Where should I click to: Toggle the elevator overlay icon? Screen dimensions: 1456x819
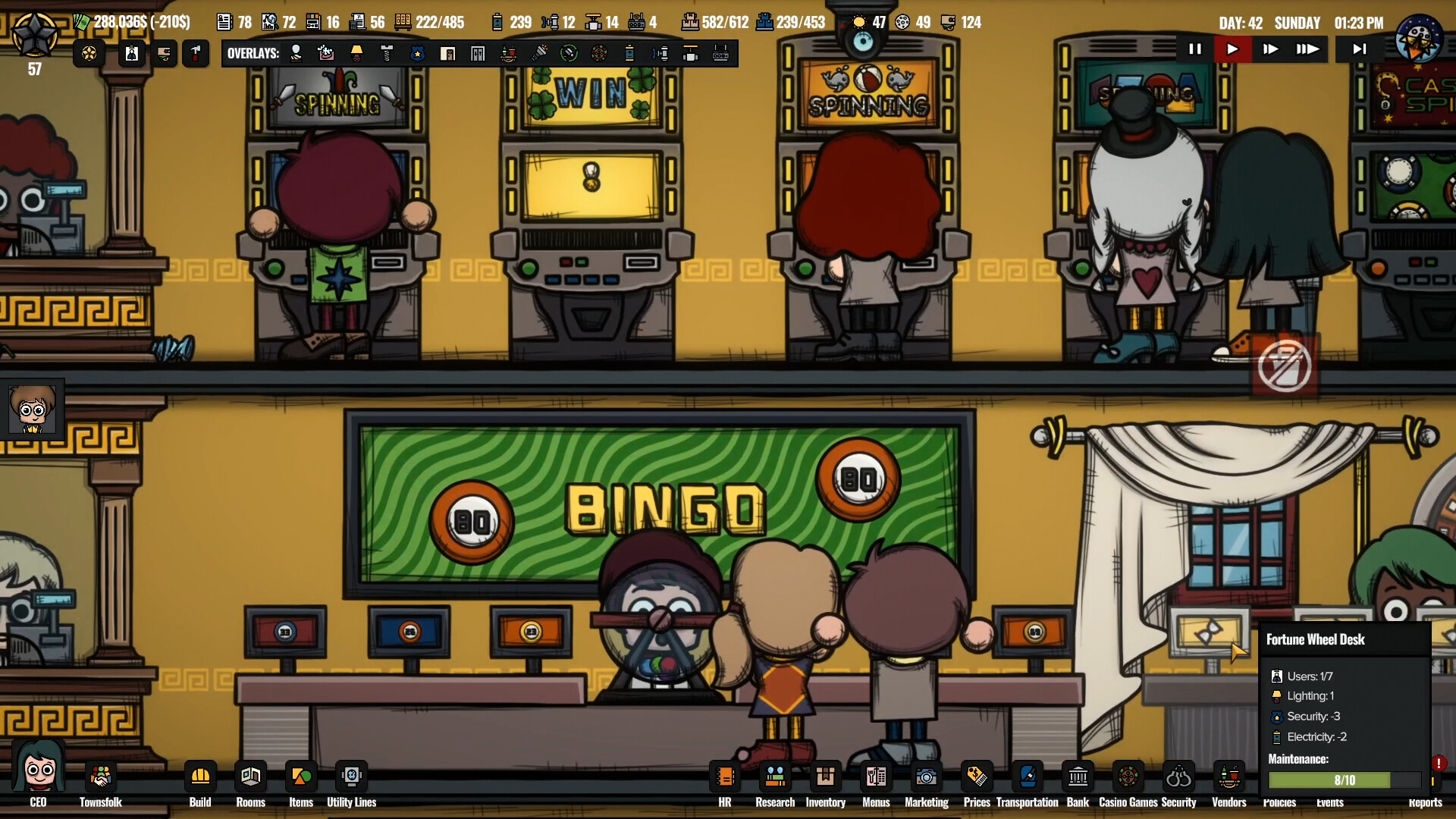click(x=478, y=53)
